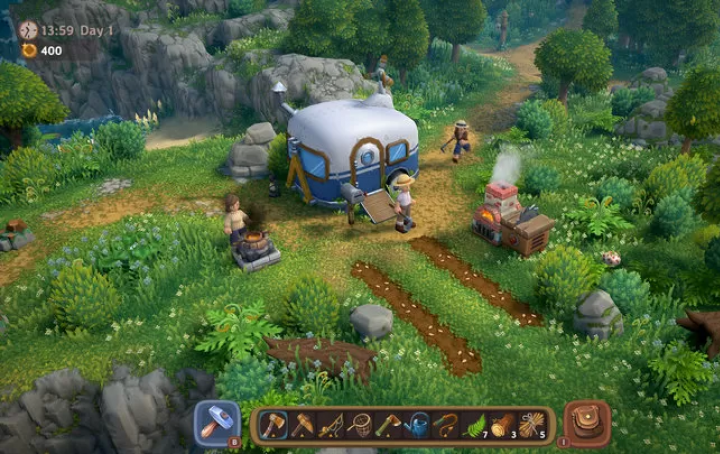Select the green-handled hoe tool
Image resolution: width=720 pixels, height=454 pixels.
389,425
